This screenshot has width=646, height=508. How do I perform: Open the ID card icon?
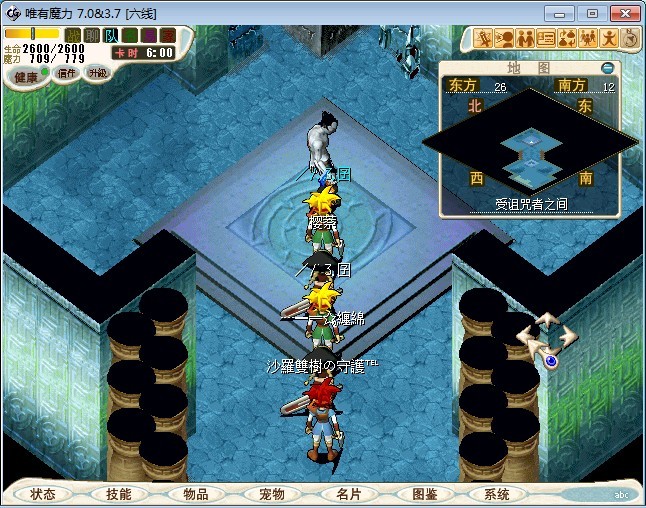(x=546, y=38)
